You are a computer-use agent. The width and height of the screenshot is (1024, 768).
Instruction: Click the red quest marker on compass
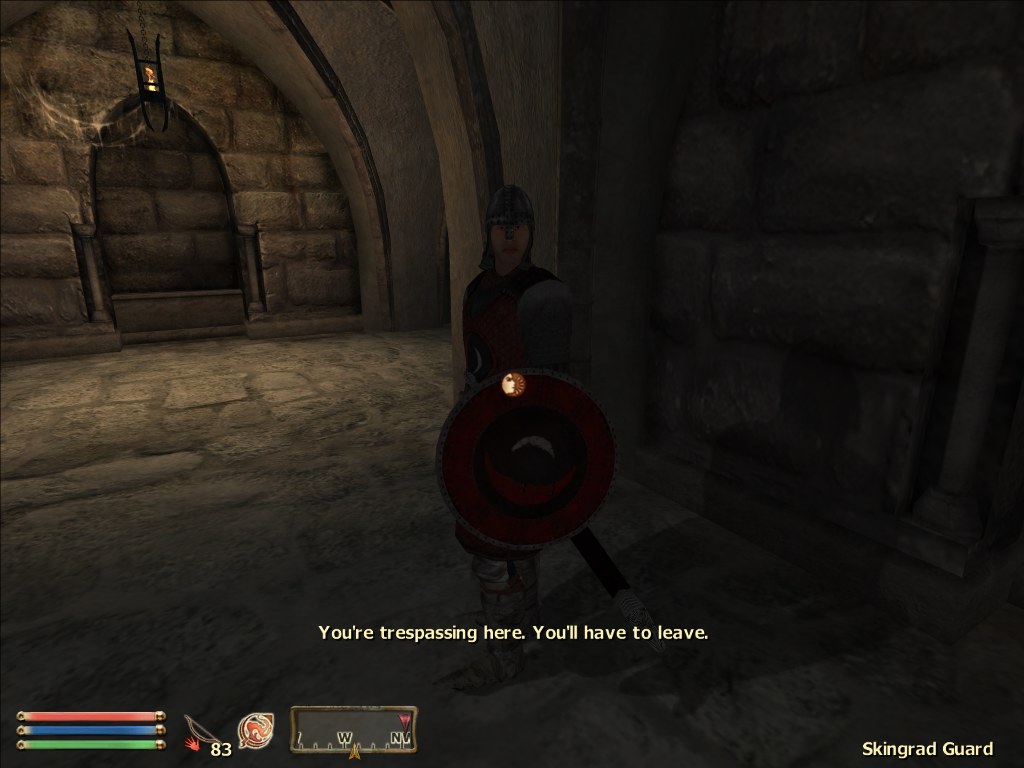(405, 719)
